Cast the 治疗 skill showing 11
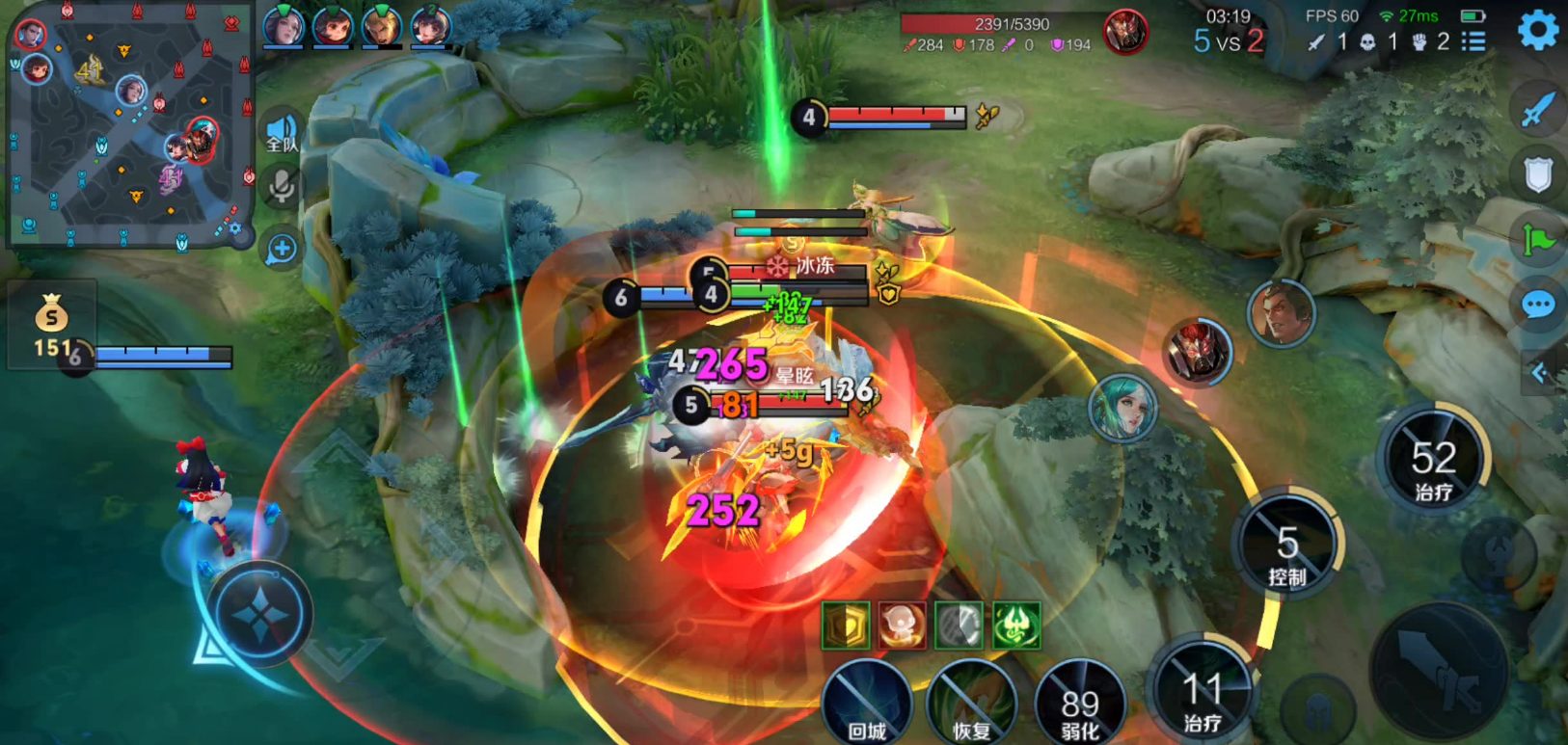This screenshot has width=1568, height=745. (1203, 692)
